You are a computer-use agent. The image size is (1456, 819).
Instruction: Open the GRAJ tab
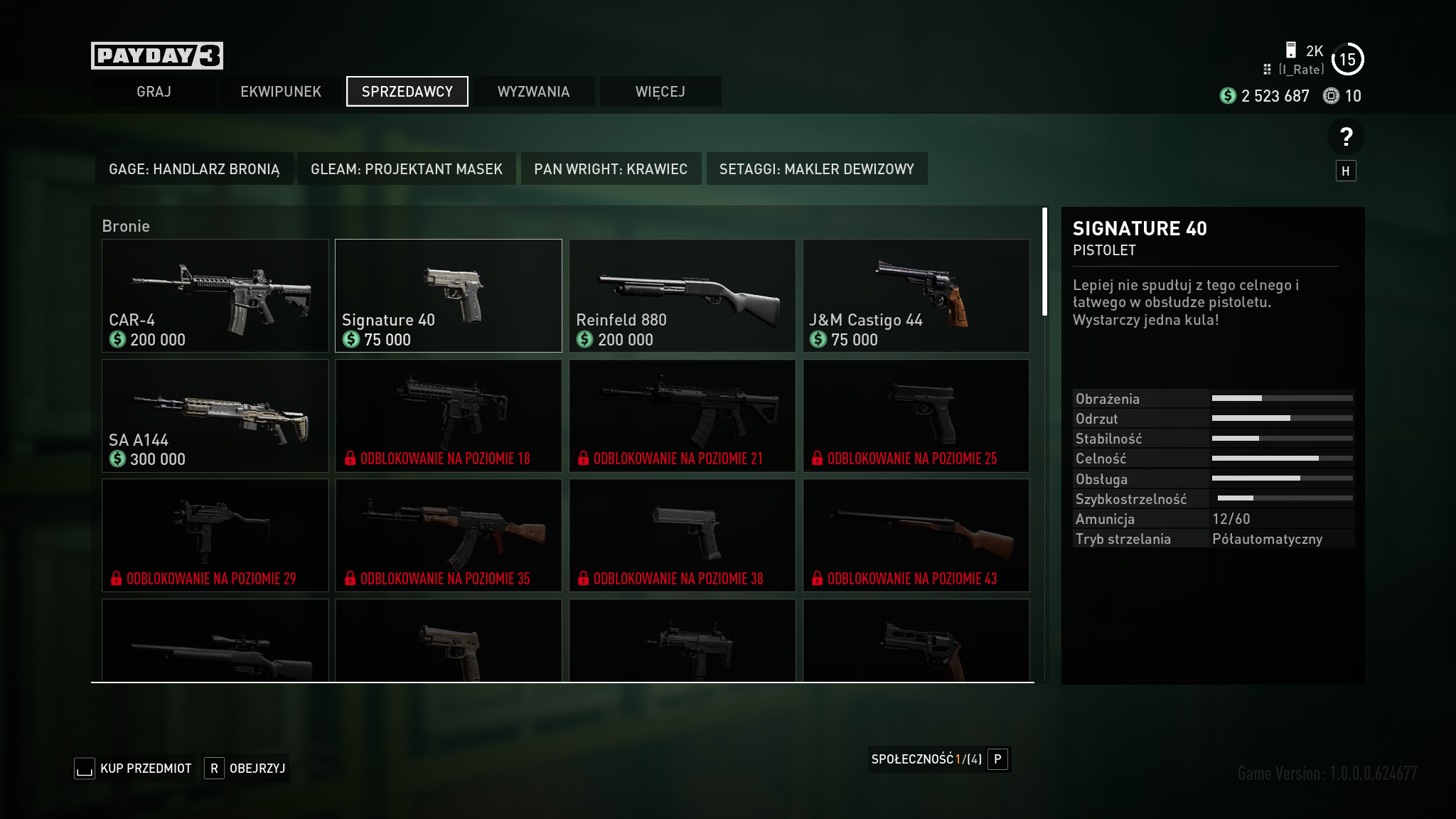coord(154,92)
